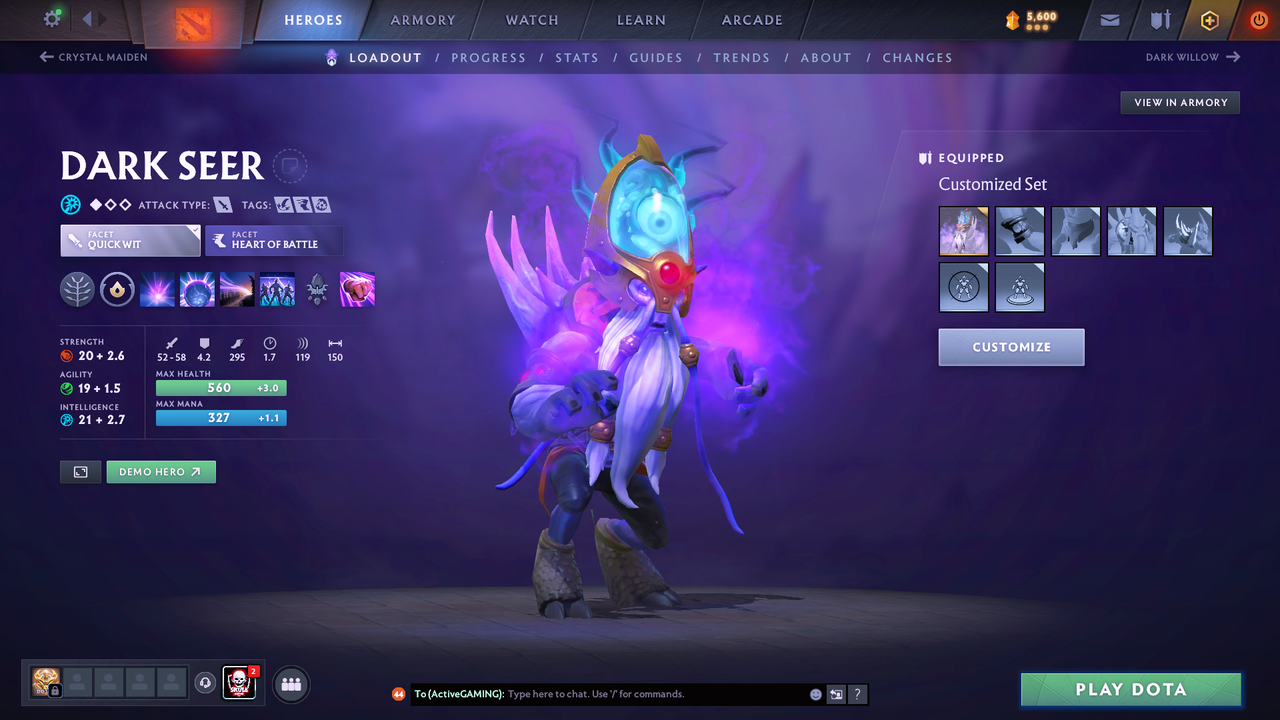The width and height of the screenshot is (1280, 720).
Task: Switch to the PROGRESS tab
Action: pos(489,57)
